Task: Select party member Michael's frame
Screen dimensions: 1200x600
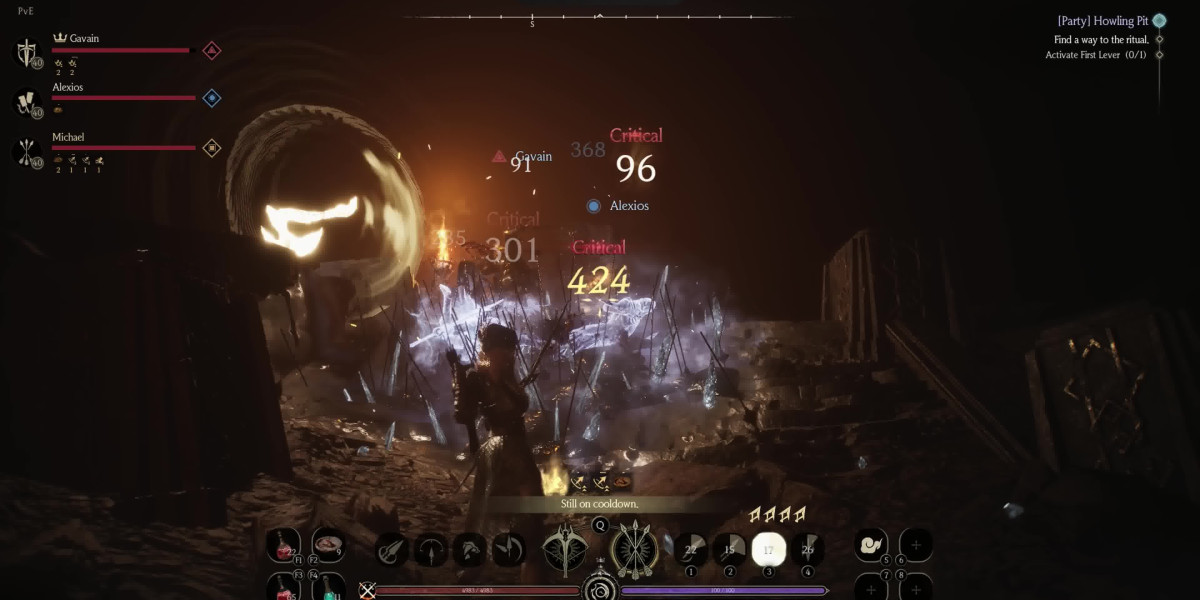Action: (110, 146)
